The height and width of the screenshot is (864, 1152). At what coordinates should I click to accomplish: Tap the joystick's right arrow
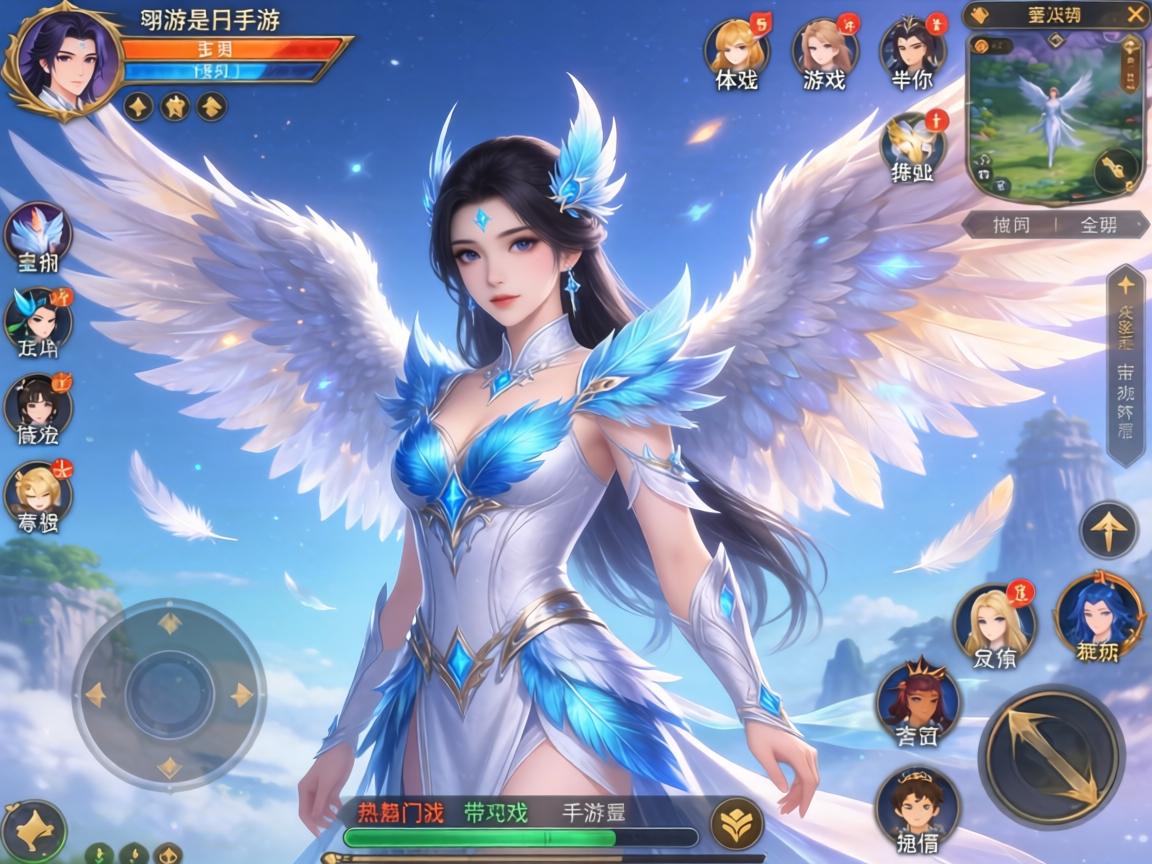tap(241, 694)
